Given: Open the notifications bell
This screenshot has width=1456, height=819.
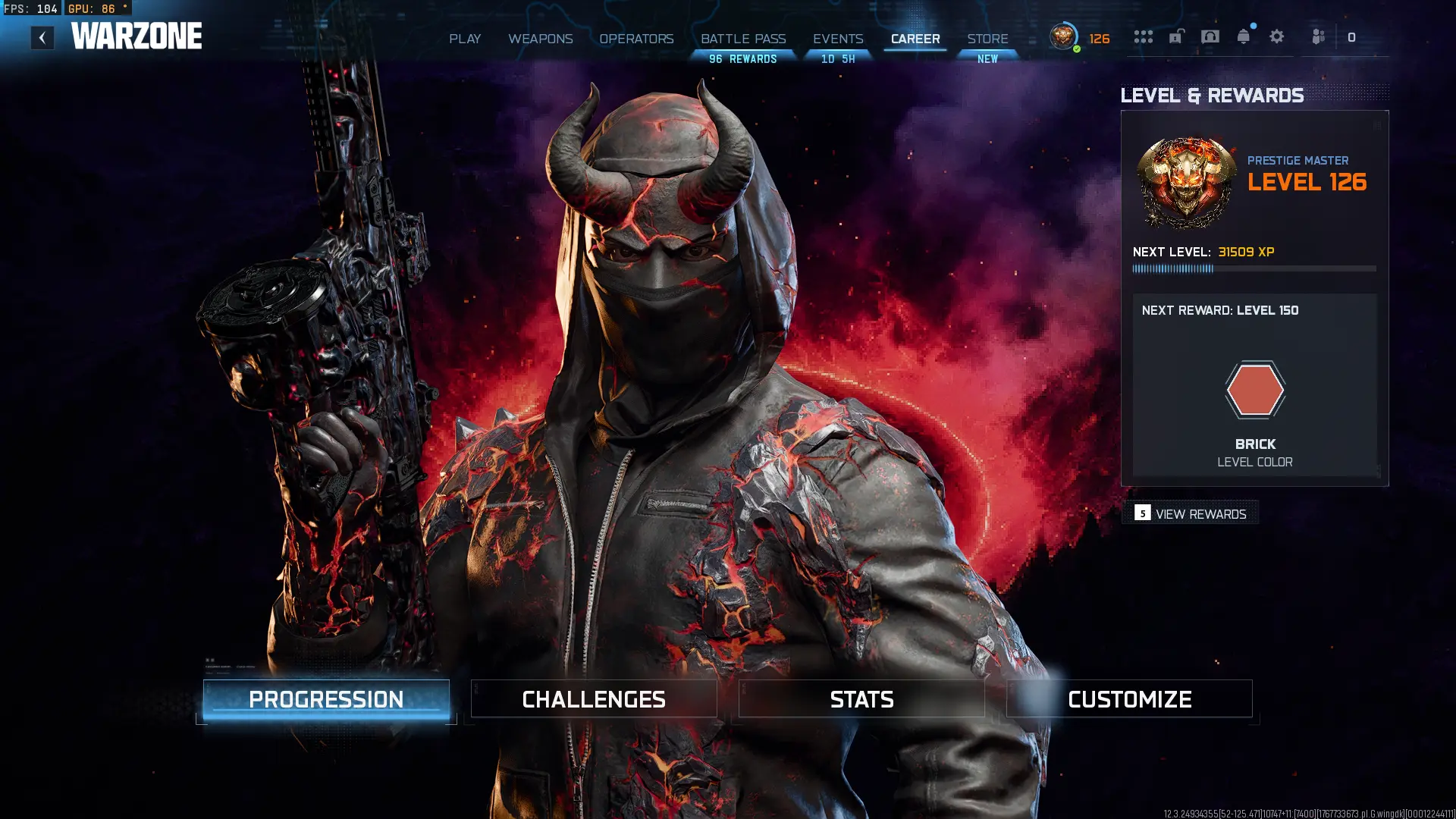Looking at the screenshot, I should (x=1244, y=36).
